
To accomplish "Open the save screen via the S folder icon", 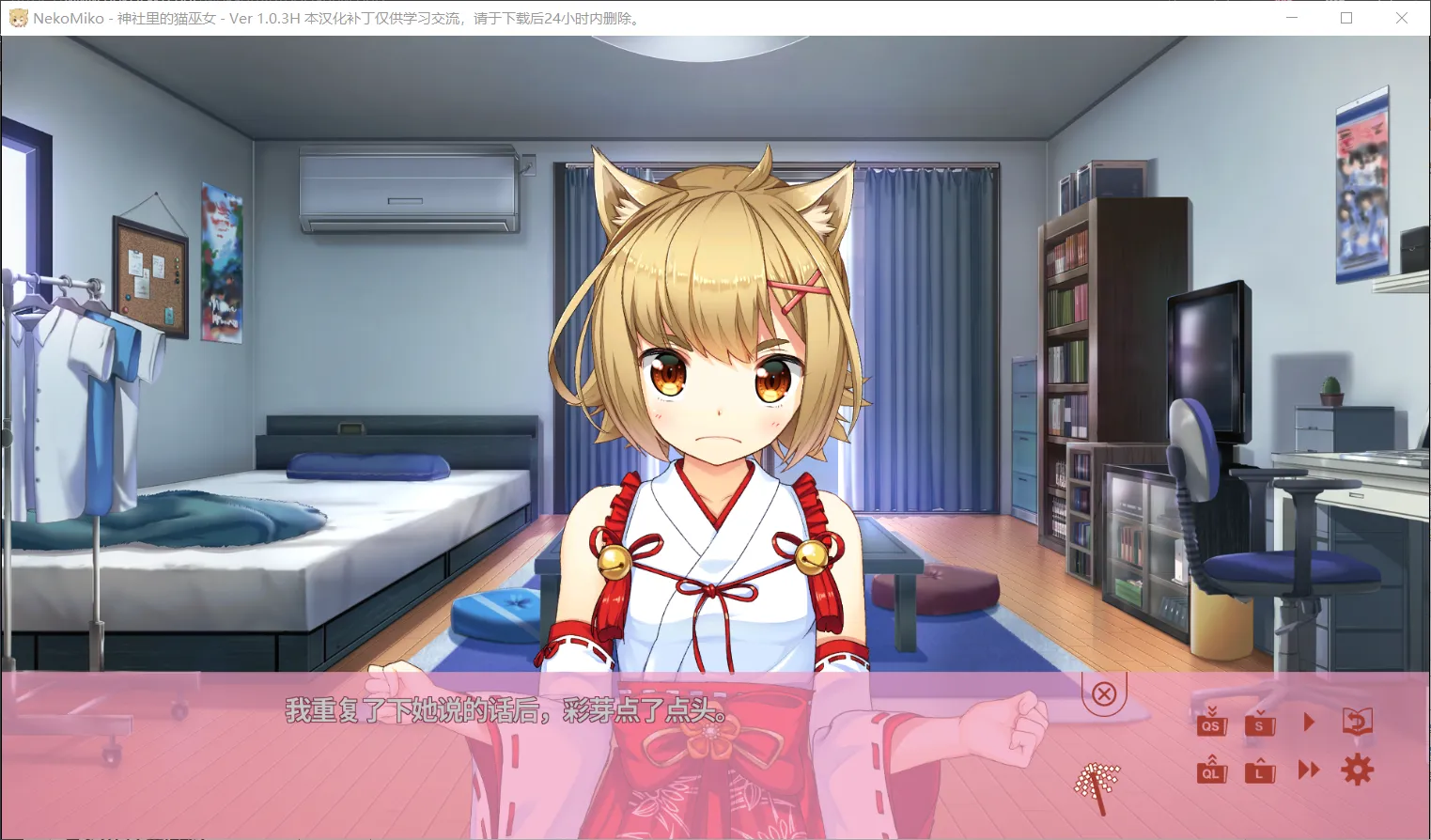I will click(1259, 723).
